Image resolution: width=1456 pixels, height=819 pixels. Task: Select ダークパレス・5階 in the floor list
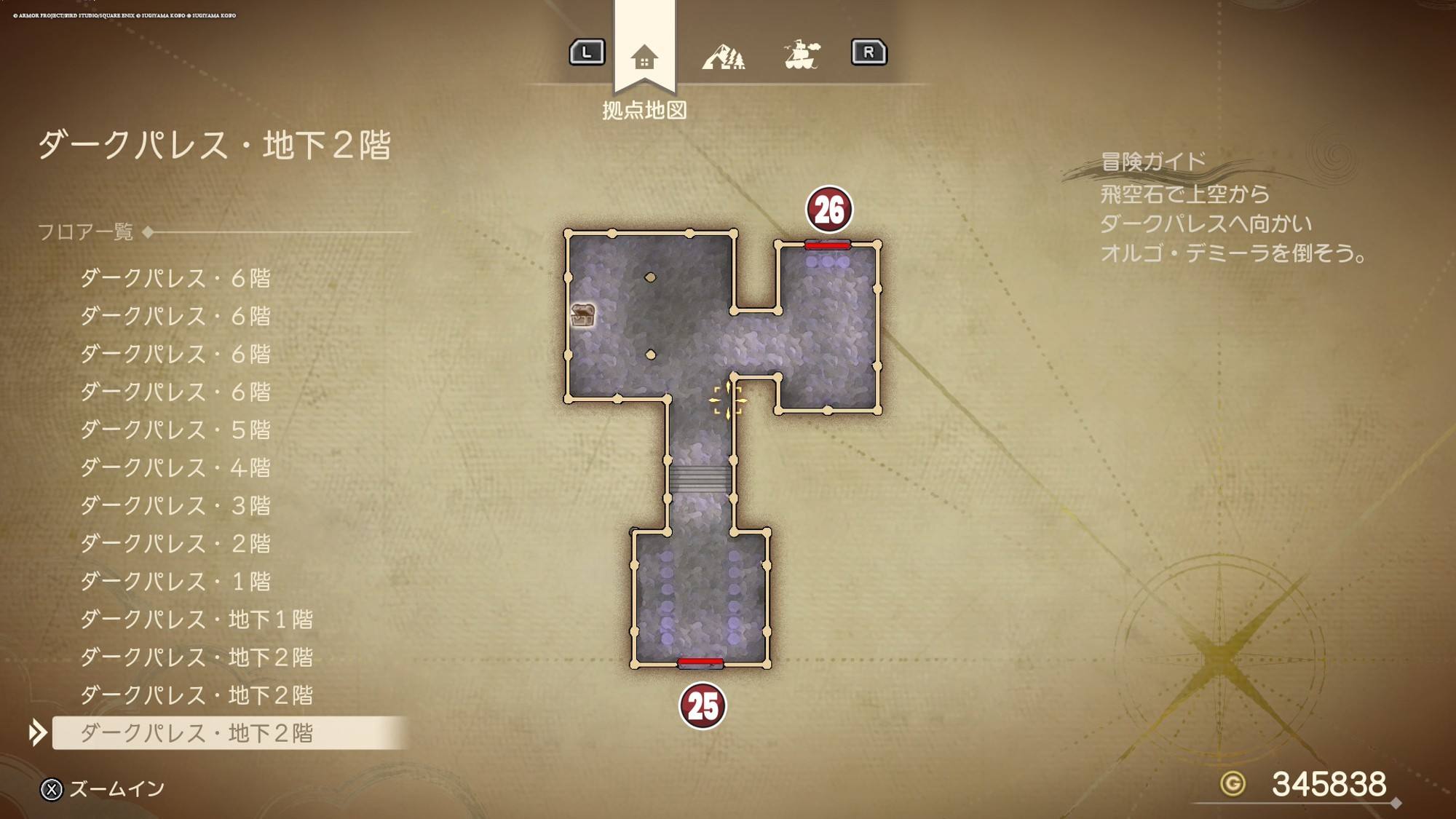[x=175, y=430]
